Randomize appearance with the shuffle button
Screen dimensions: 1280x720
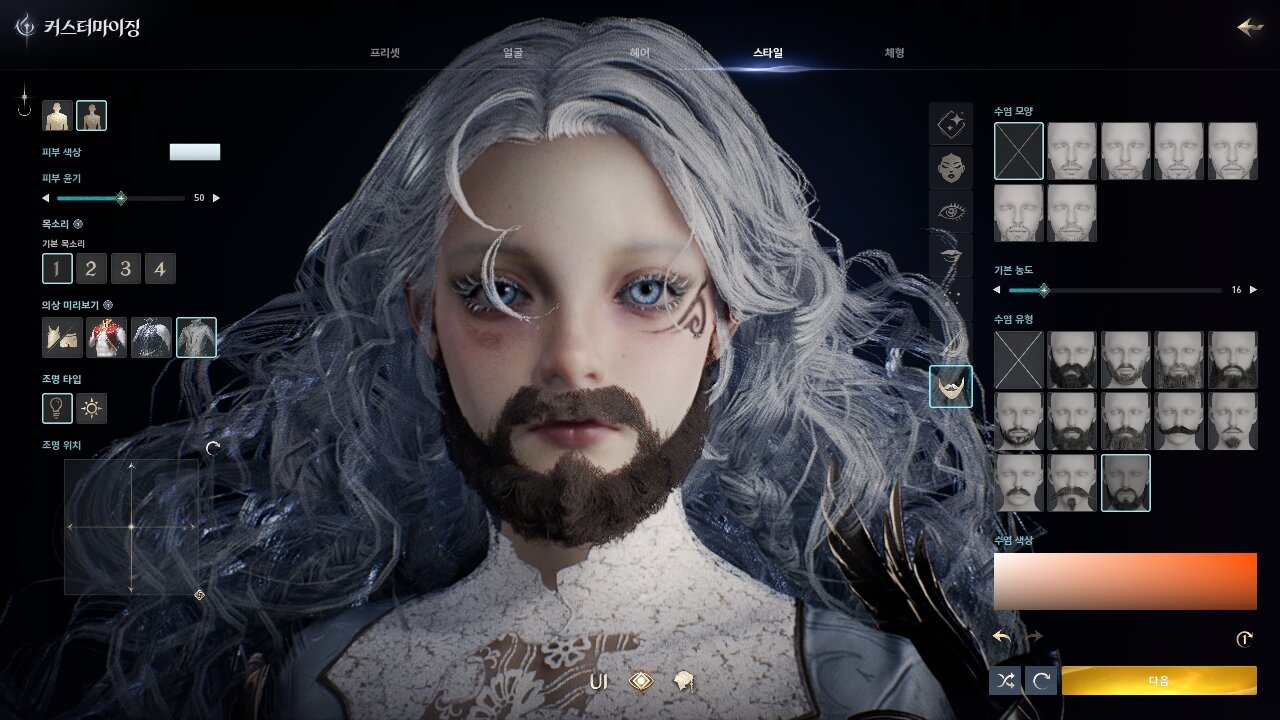[x=1005, y=681]
